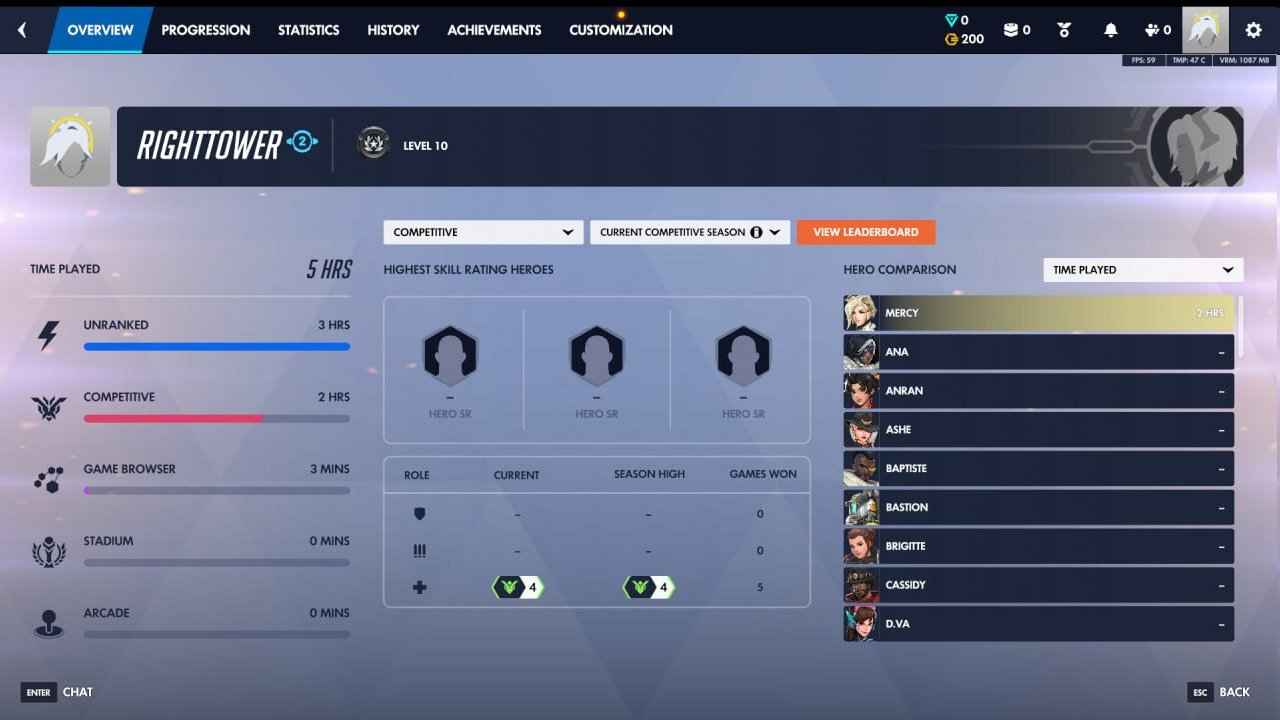Click the Competitive time played progress bar
The width and height of the screenshot is (1280, 720).
click(217, 418)
